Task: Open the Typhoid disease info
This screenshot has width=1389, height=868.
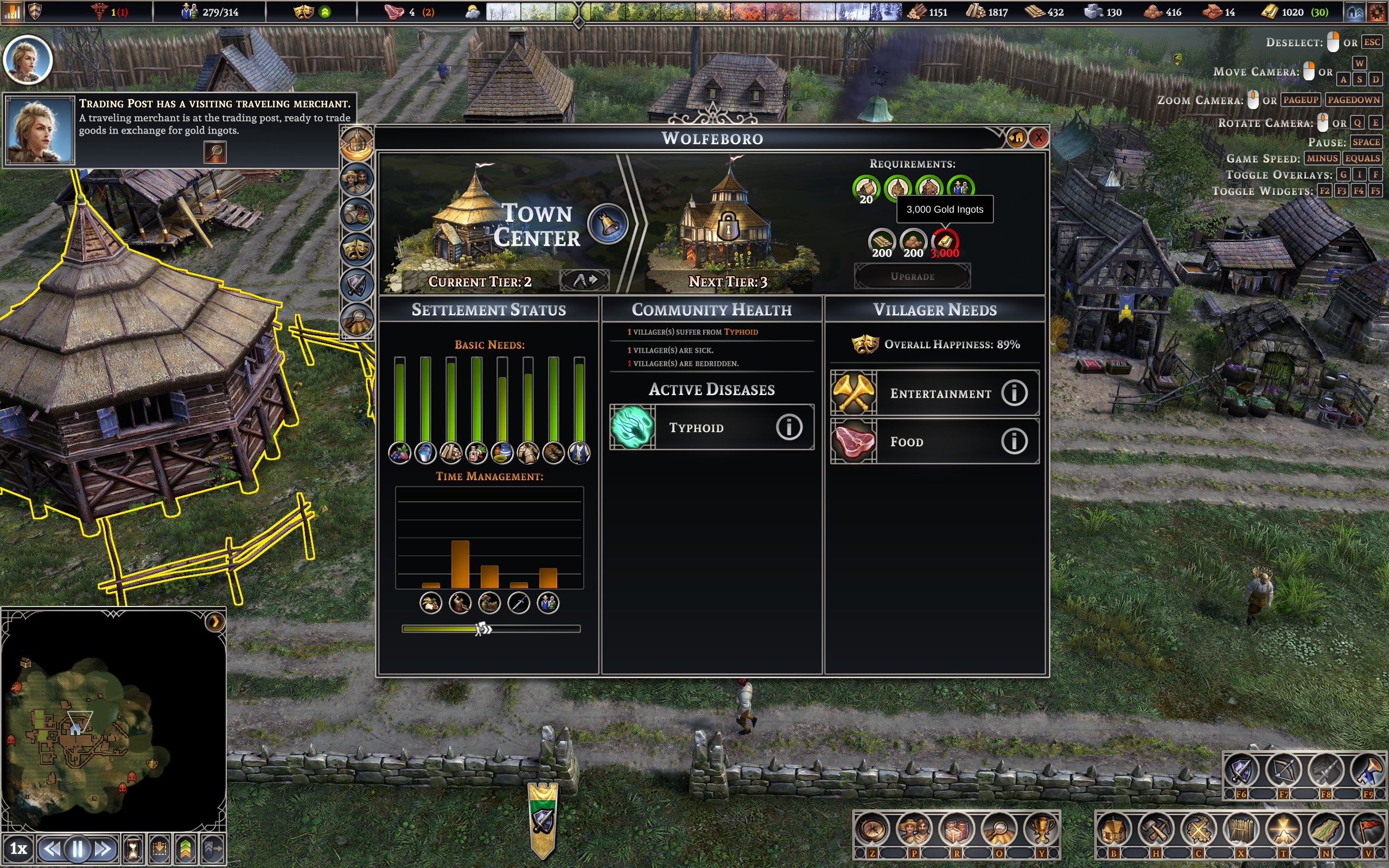Action: [788, 427]
